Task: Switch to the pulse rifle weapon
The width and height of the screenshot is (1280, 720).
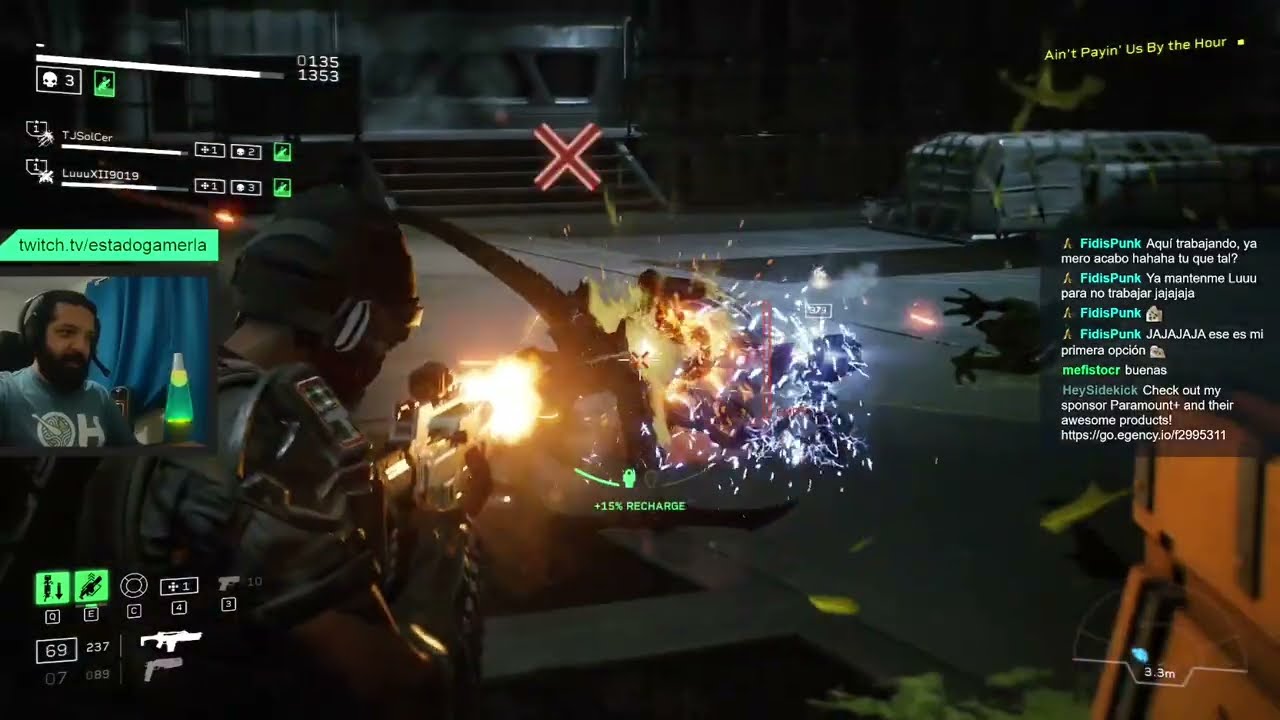Action: click(x=170, y=641)
